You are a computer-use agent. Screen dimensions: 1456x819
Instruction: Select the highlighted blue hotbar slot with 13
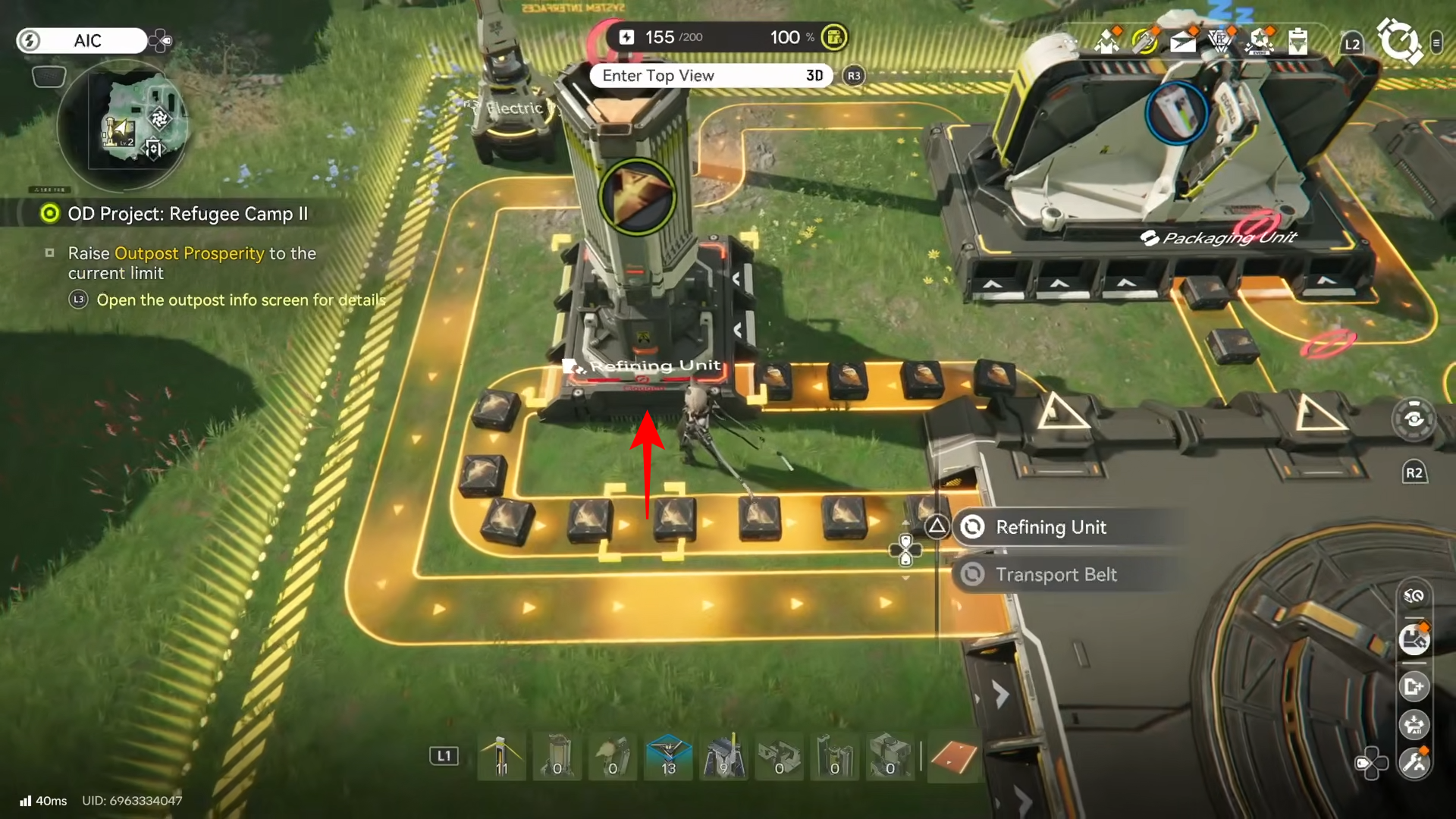pyautogui.click(x=668, y=757)
